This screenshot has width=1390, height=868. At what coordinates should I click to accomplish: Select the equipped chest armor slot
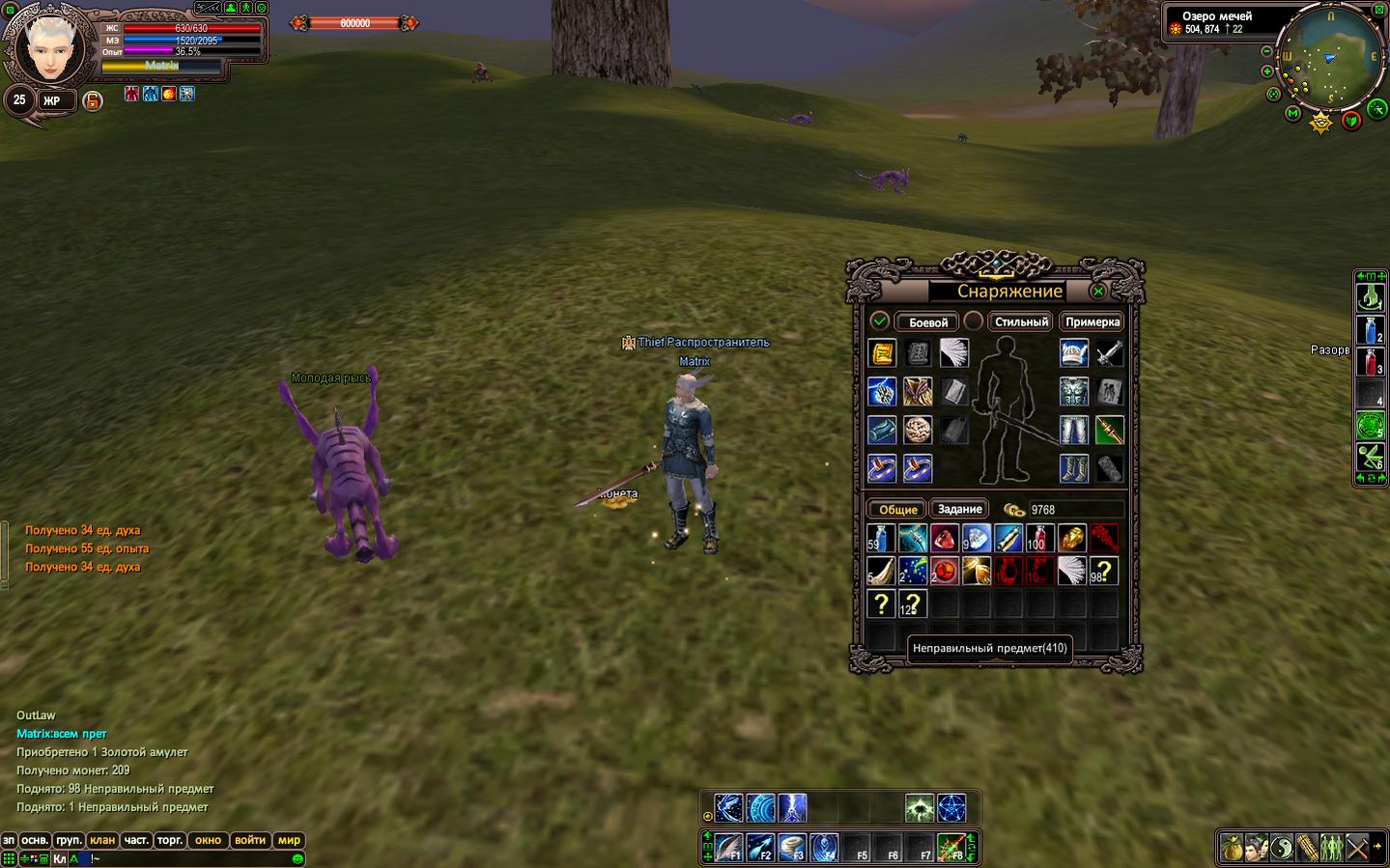pyautogui.click(x=1073, y=391)
